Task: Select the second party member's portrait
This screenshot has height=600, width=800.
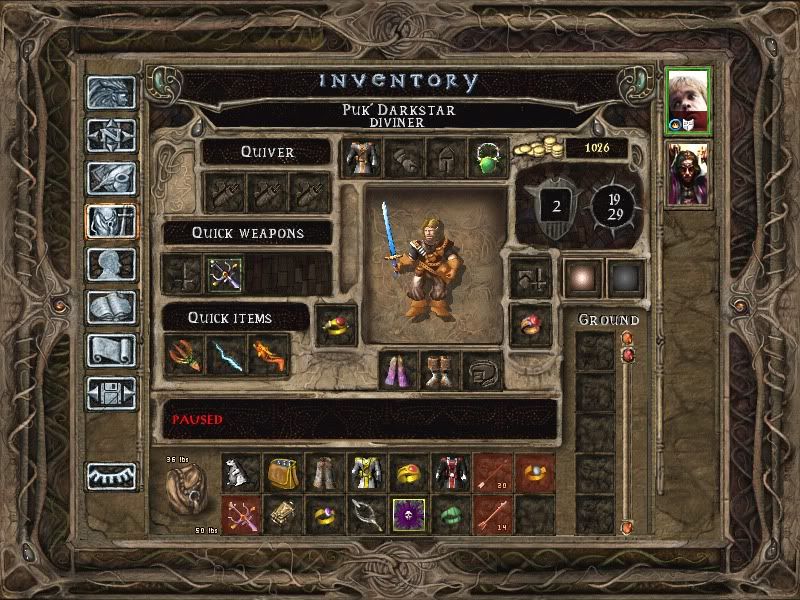Action: pos(688,172)
